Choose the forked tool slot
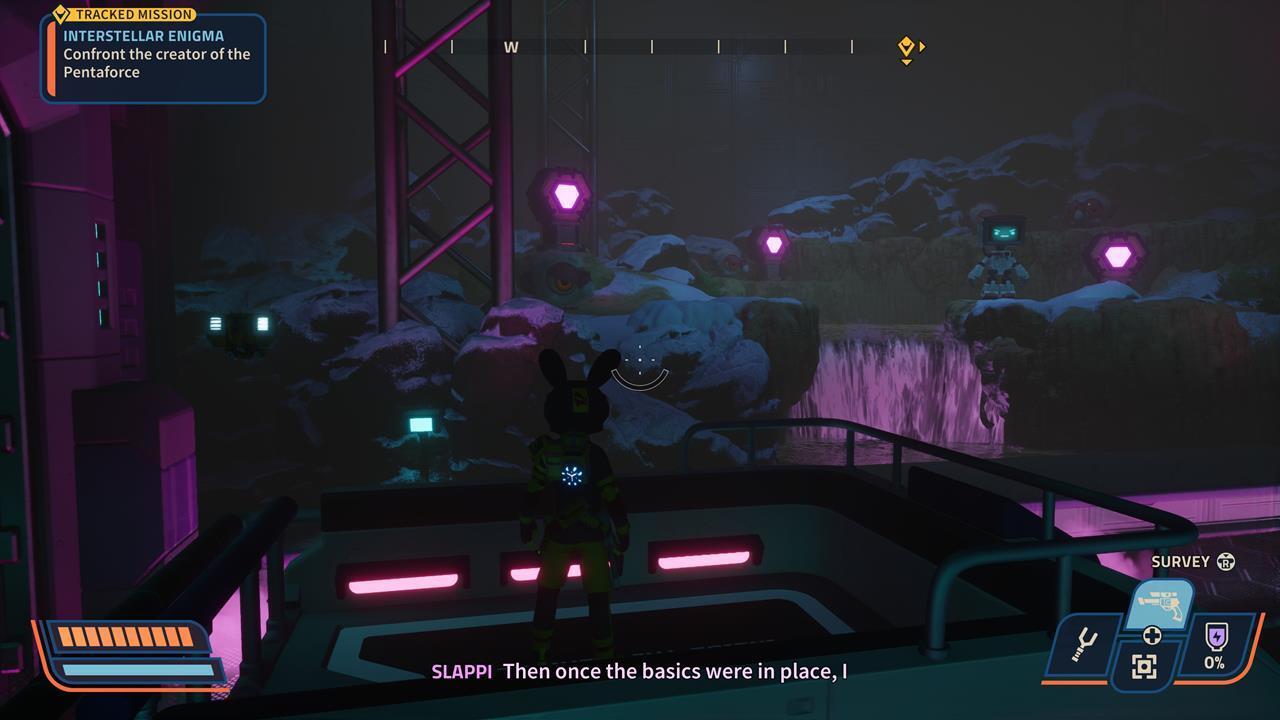Image resolution: width=1280 pixels, height=720 pixels. tap(1083, 645)
